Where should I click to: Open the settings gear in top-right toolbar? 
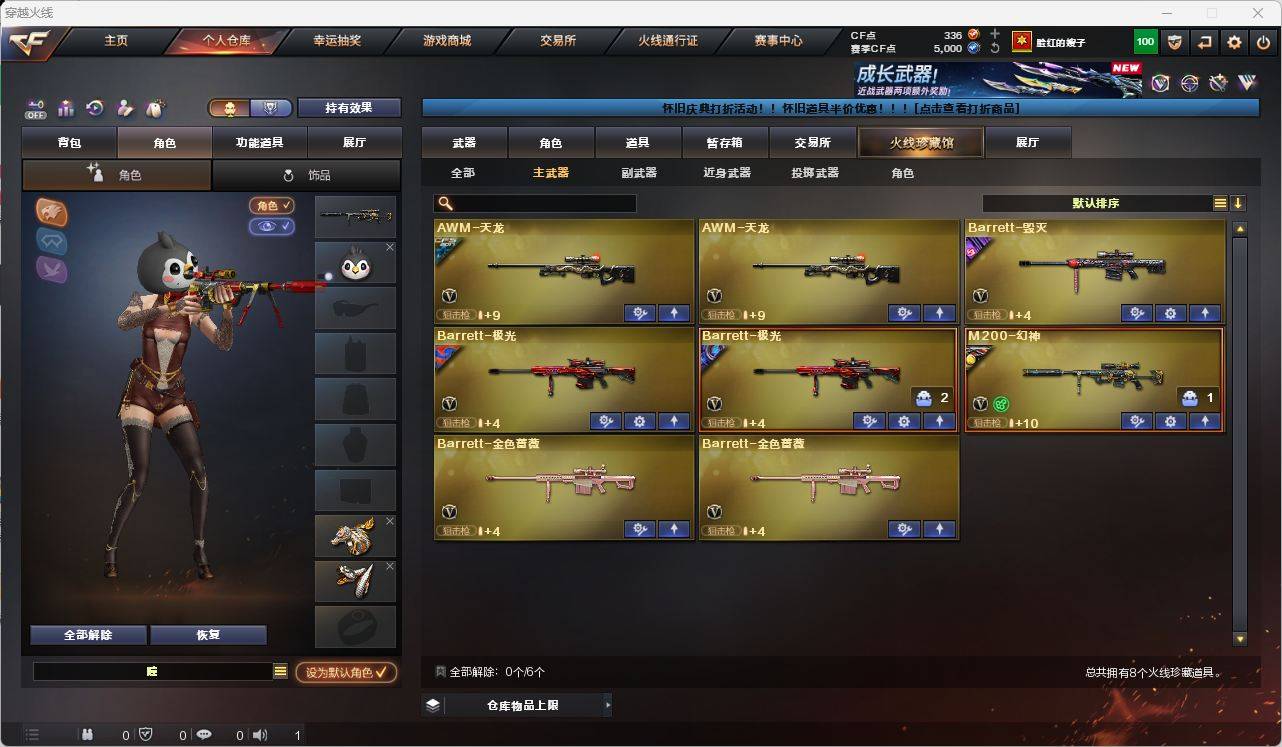pyautogui.click(x=1234, y=42)
